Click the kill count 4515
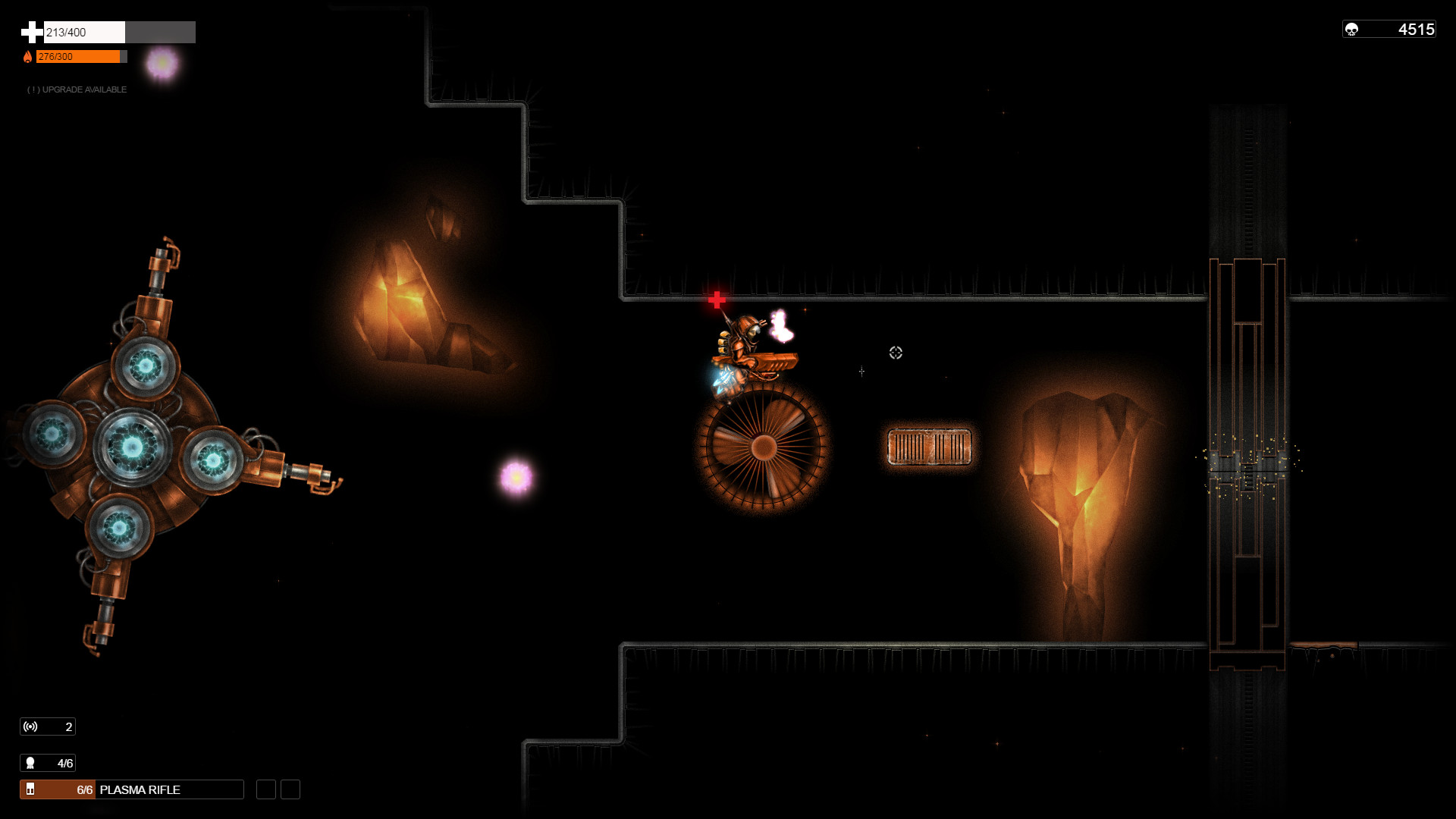Viewport: 1456px width, 819px height. tap(1412, 27)
